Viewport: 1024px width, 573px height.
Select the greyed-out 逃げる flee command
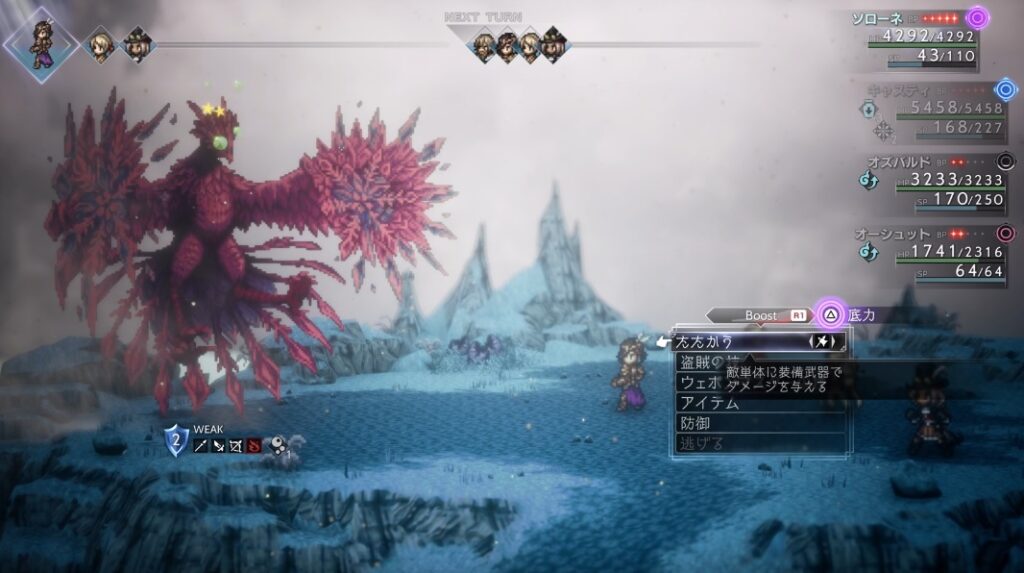click(x=700, y=443)
